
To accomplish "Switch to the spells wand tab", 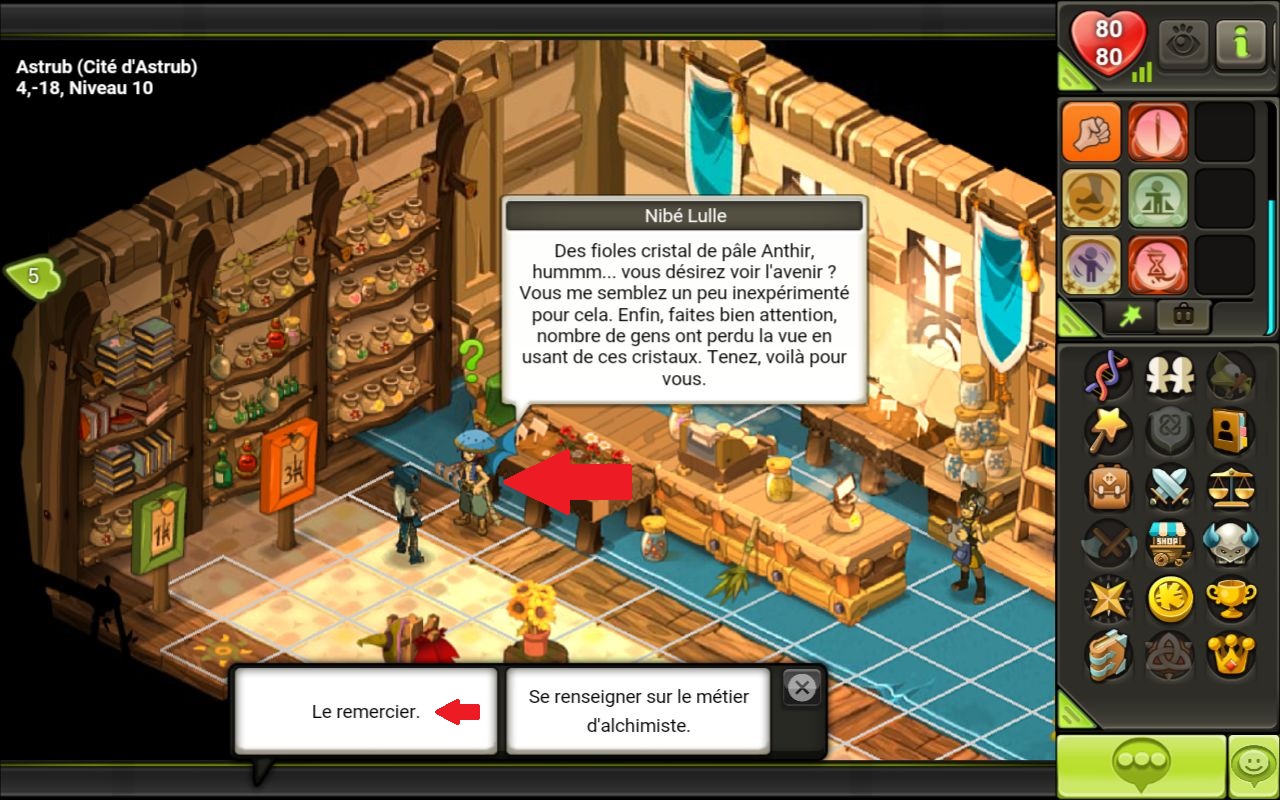I will (x=1130, y=316).
